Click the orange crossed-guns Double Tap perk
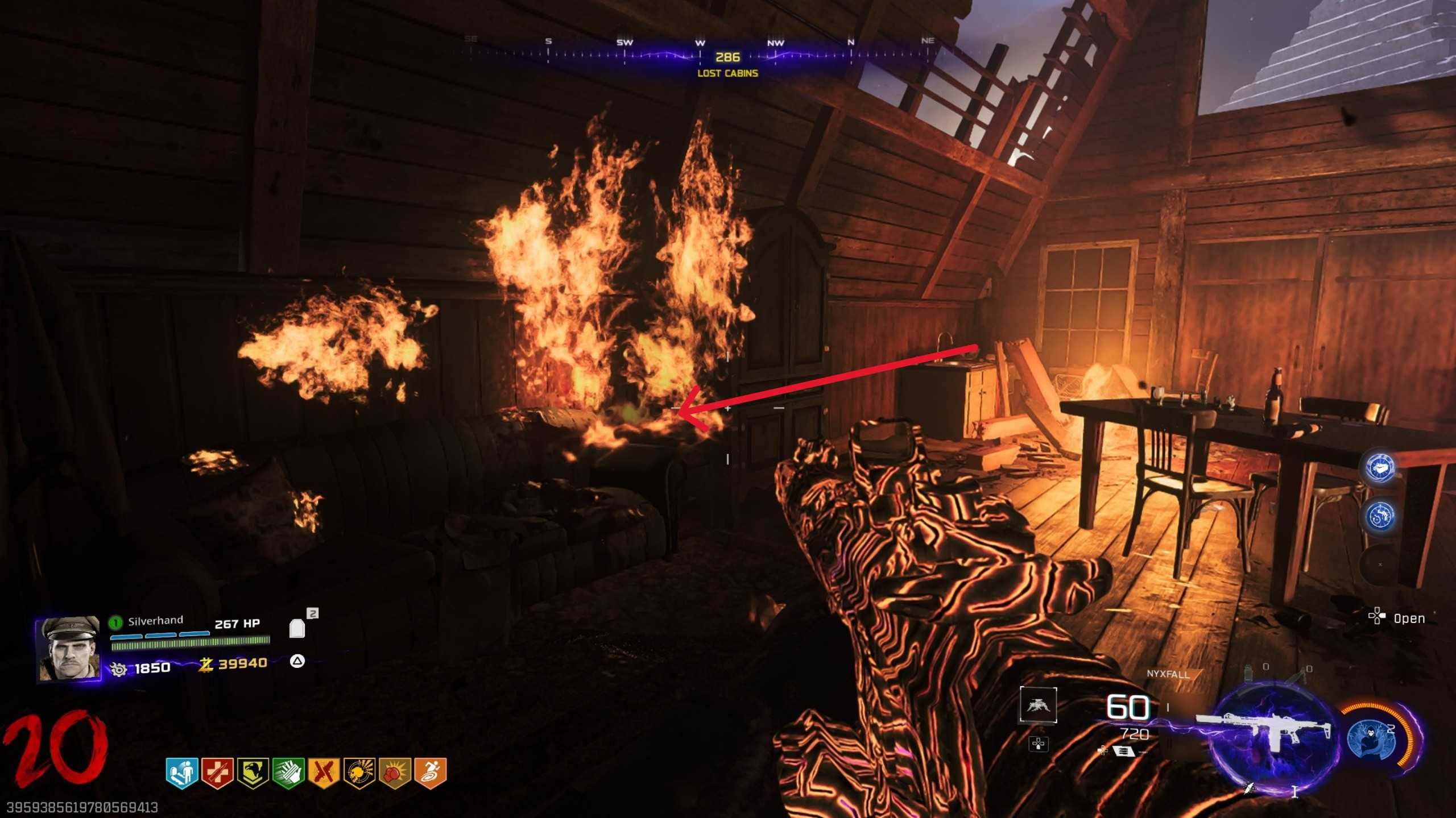 pos(324,773)
